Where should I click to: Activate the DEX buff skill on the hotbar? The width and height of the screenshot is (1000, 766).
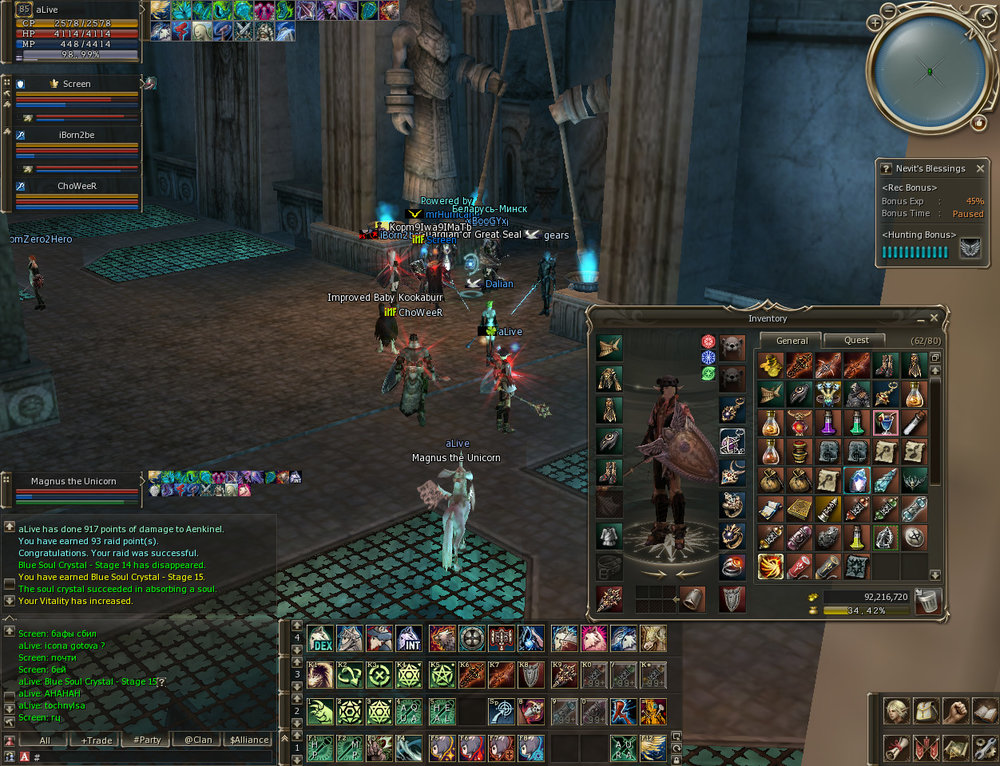(320, 638)
